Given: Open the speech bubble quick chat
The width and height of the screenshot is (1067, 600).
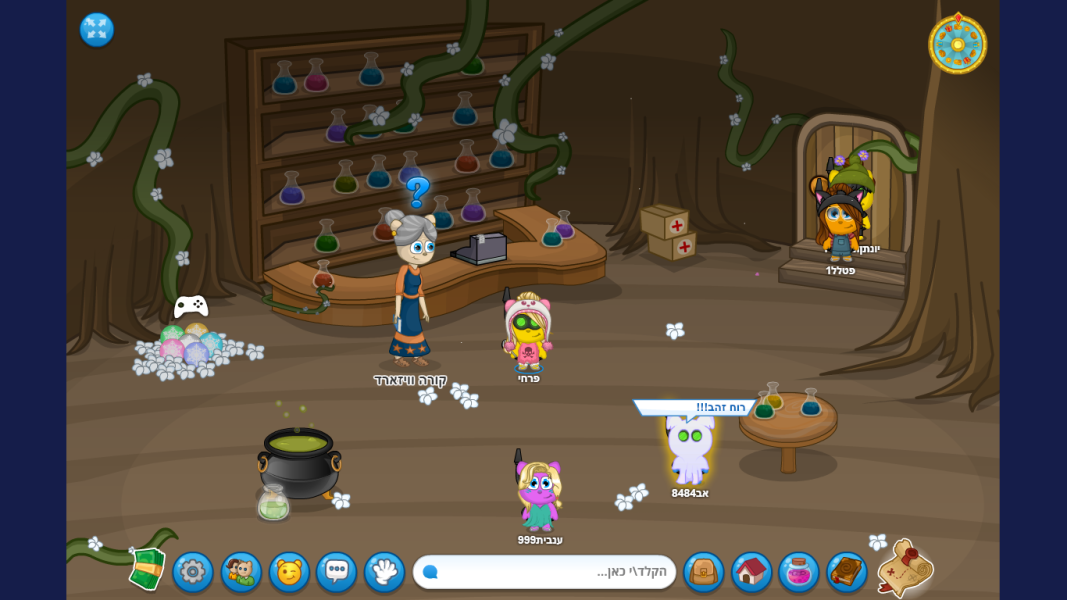Looking at the screenshot, I should [x=337, y=572].
